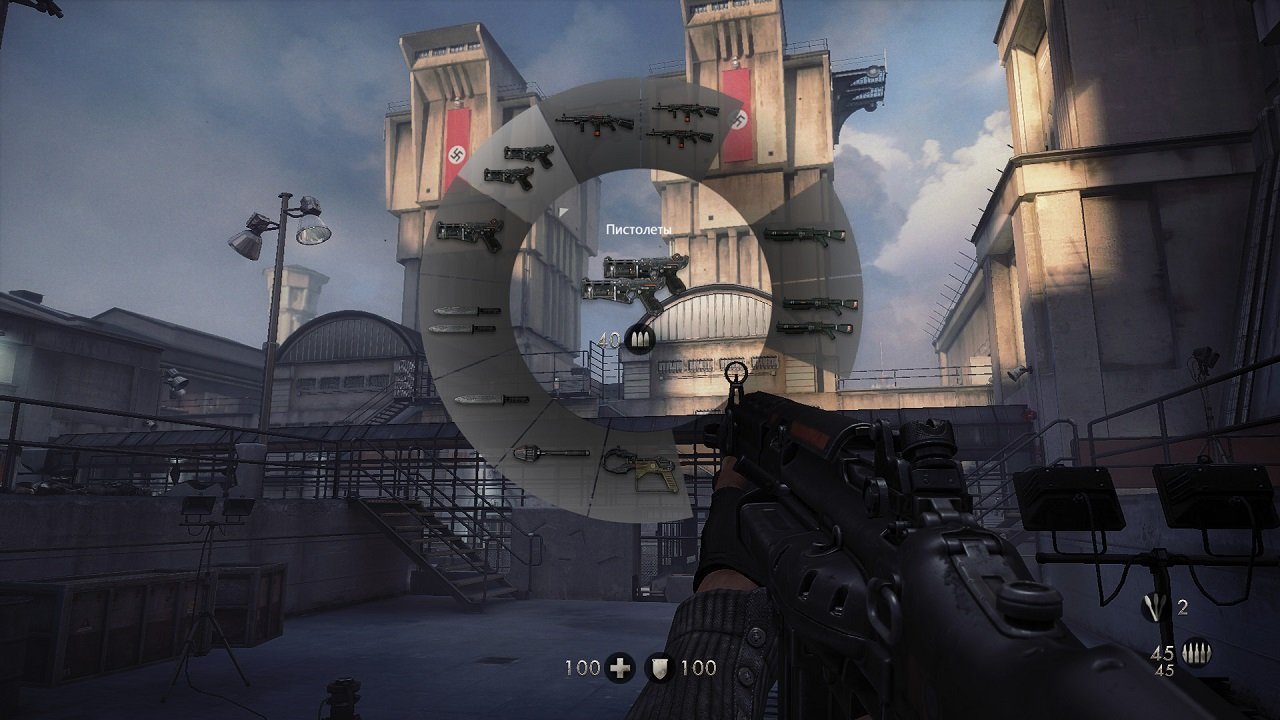Choose the single pistol wheel slot
This screenshot has width=1280, height=720.
coord(470,235)
